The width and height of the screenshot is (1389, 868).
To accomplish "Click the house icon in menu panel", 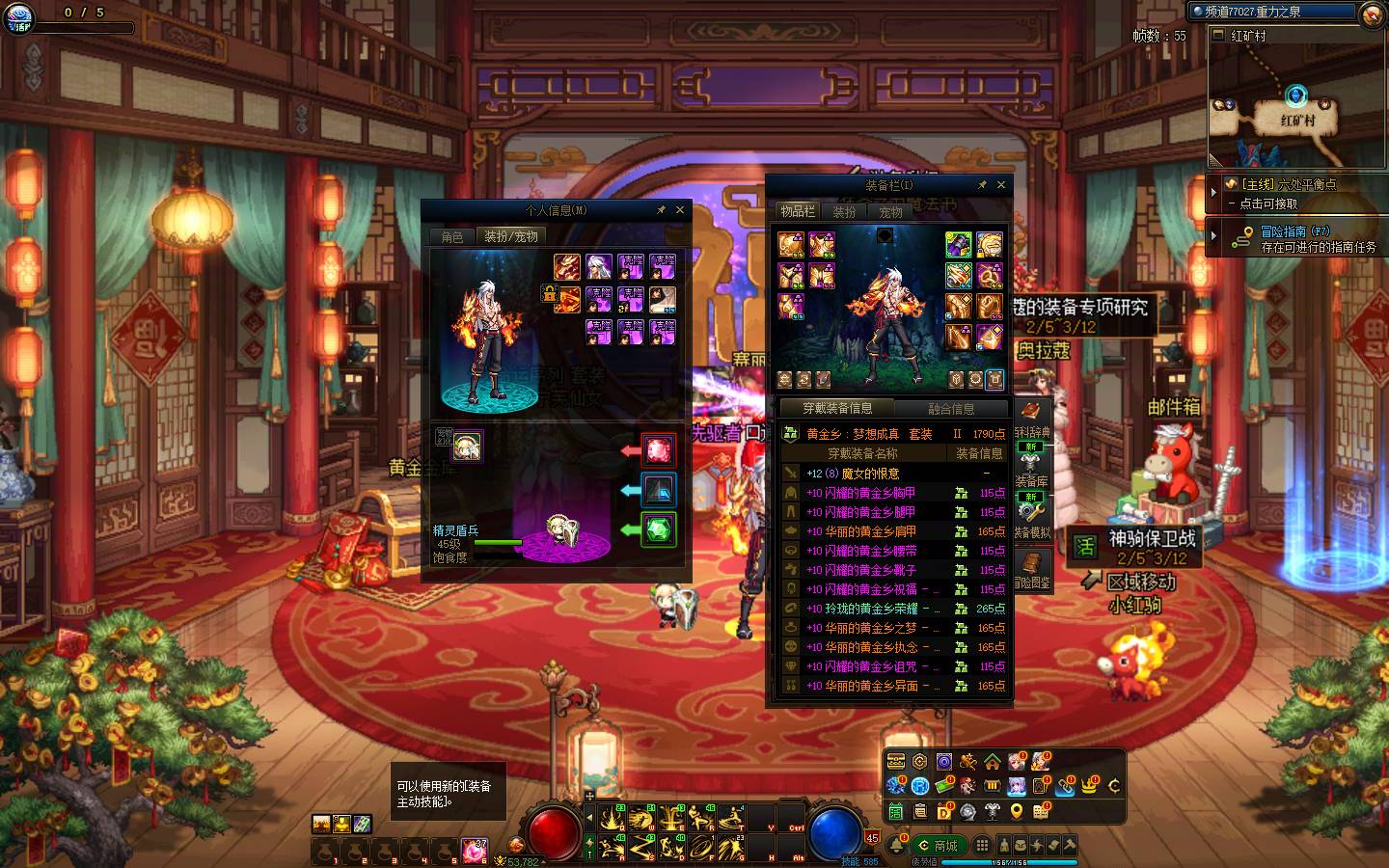I will tap(992, 763).
